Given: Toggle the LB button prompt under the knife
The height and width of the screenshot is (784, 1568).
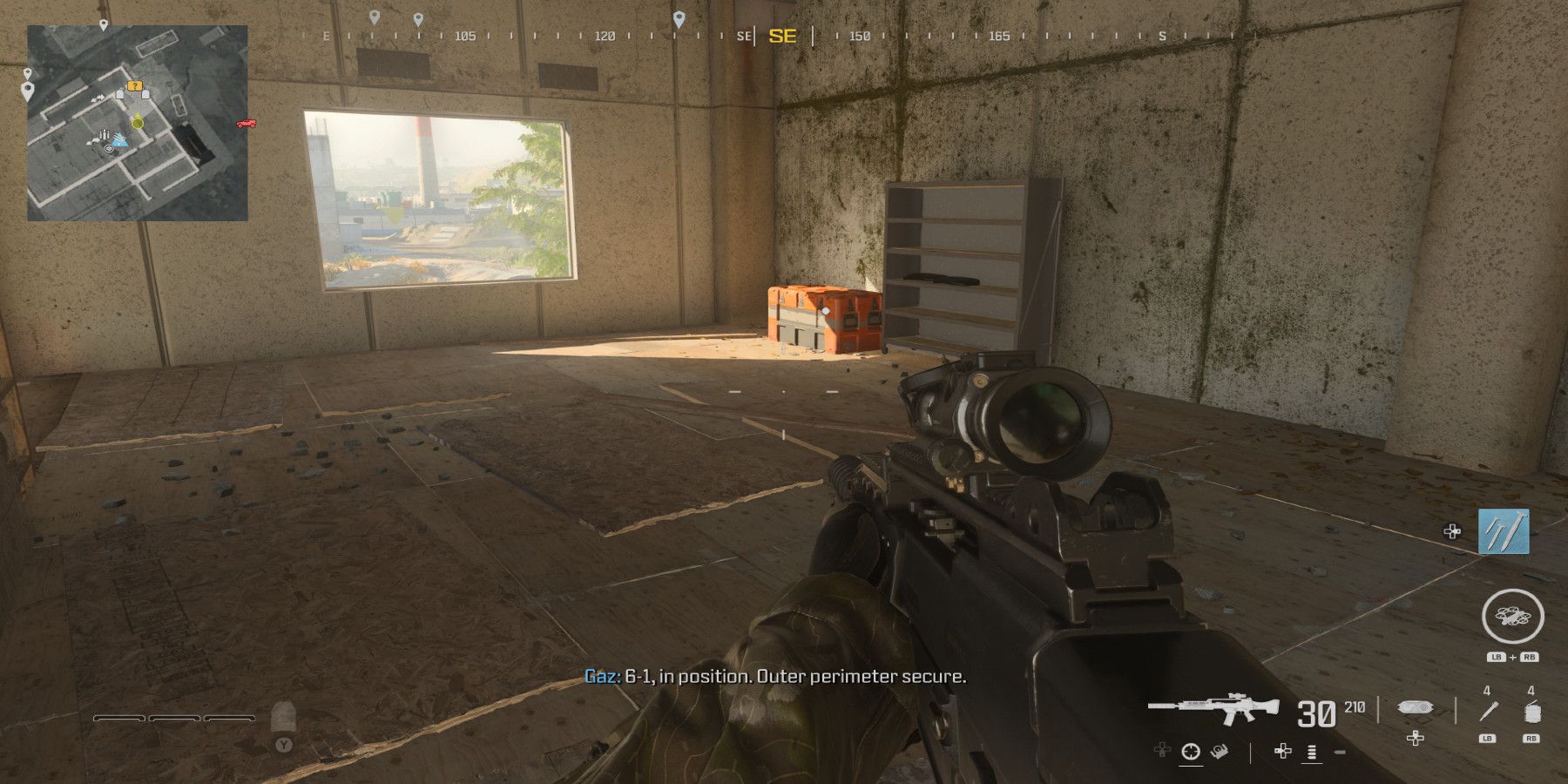Looking at the screenshot, I should [1486, 739].
